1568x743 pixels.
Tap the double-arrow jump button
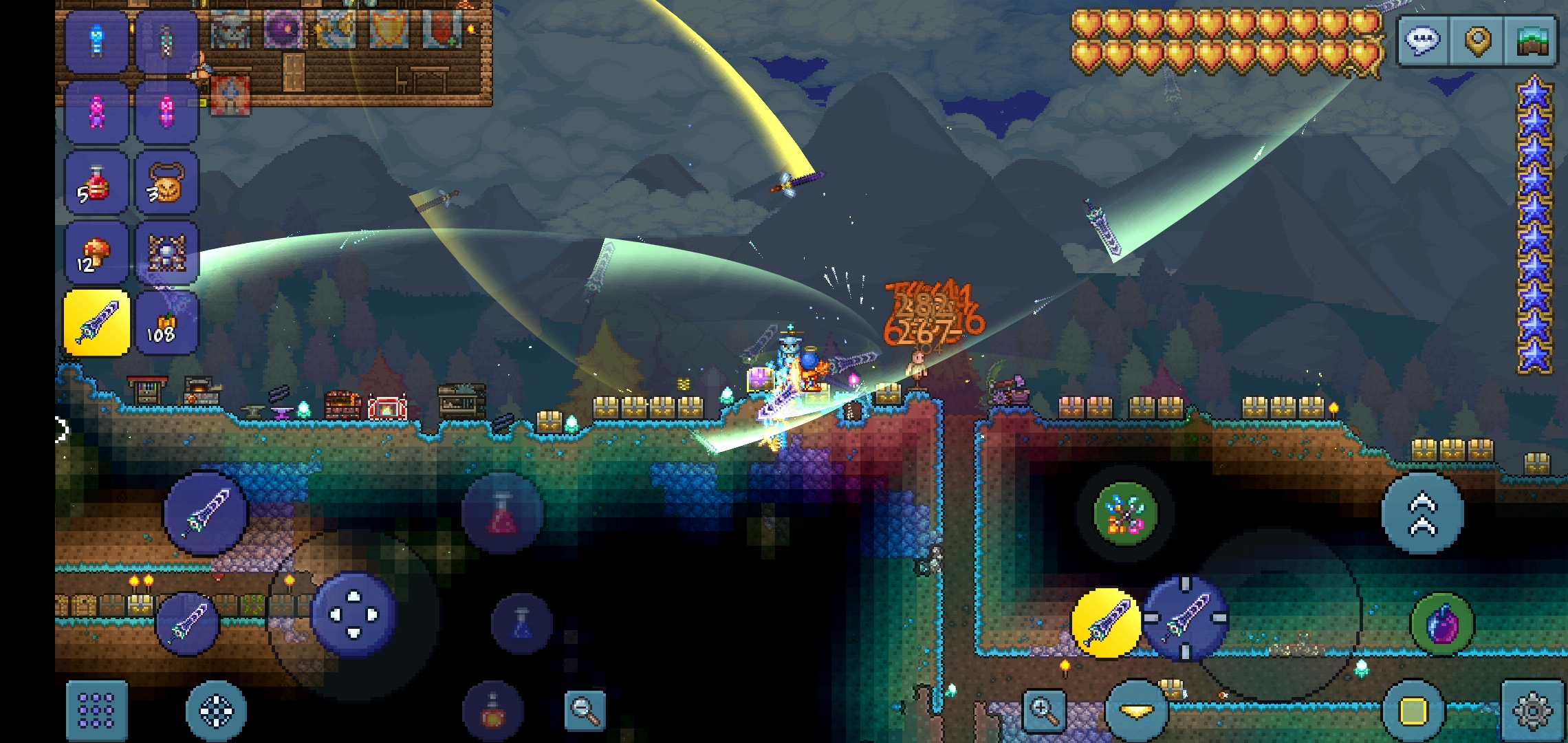1422,513
